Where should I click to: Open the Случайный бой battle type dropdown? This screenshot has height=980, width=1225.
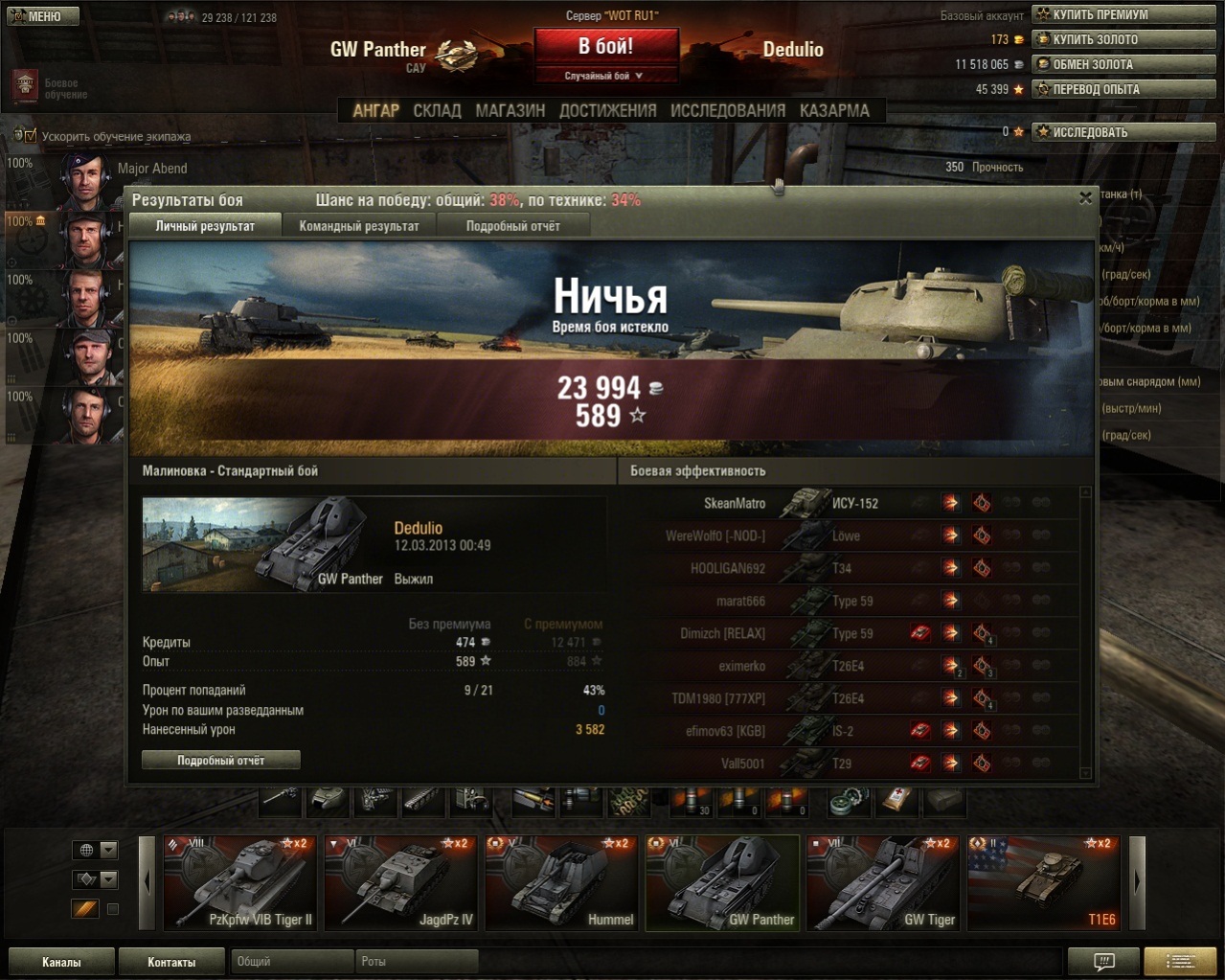click(x=605, y=76)
